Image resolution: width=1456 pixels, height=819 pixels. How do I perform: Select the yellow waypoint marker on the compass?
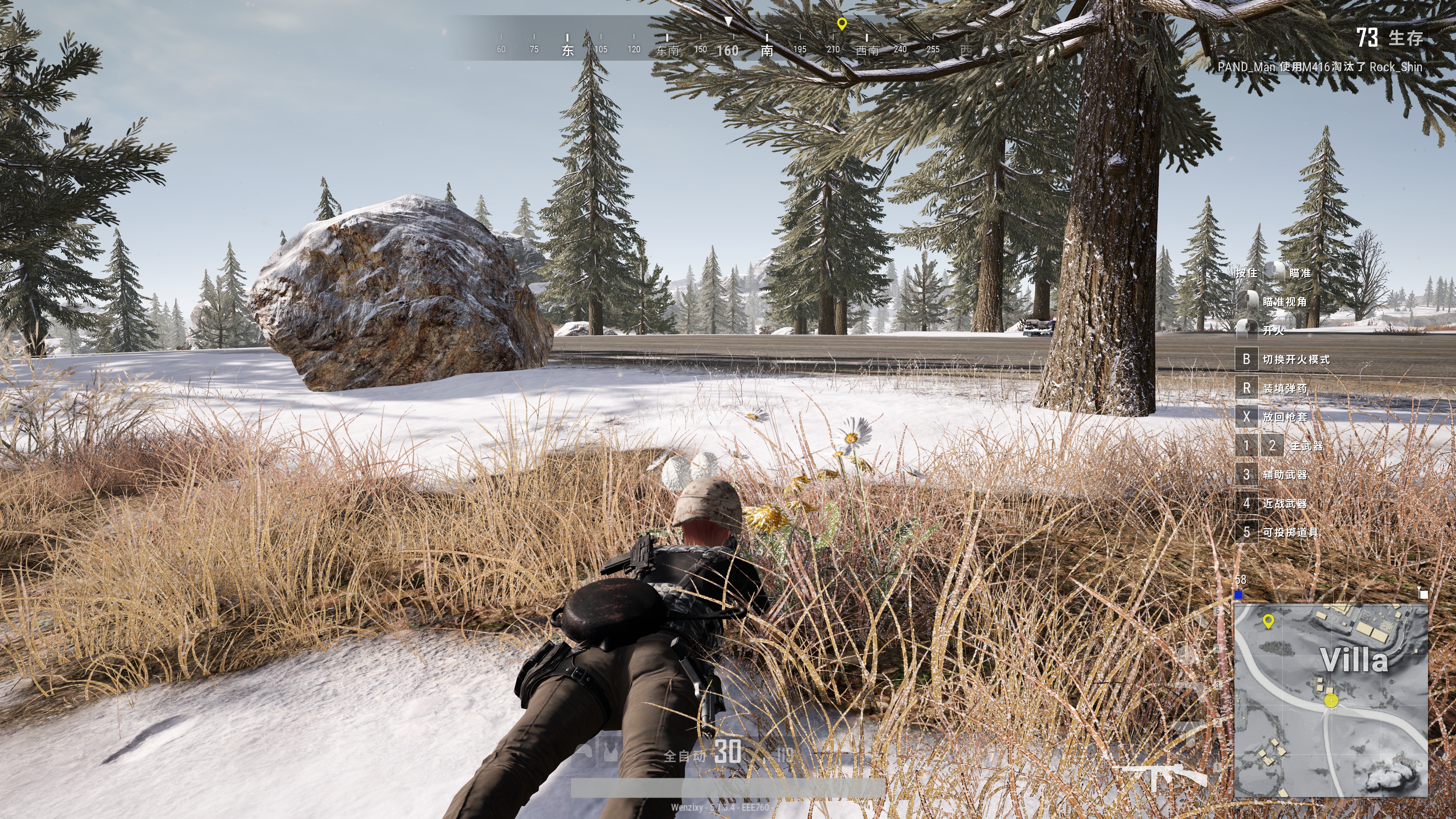pos(842,24)
